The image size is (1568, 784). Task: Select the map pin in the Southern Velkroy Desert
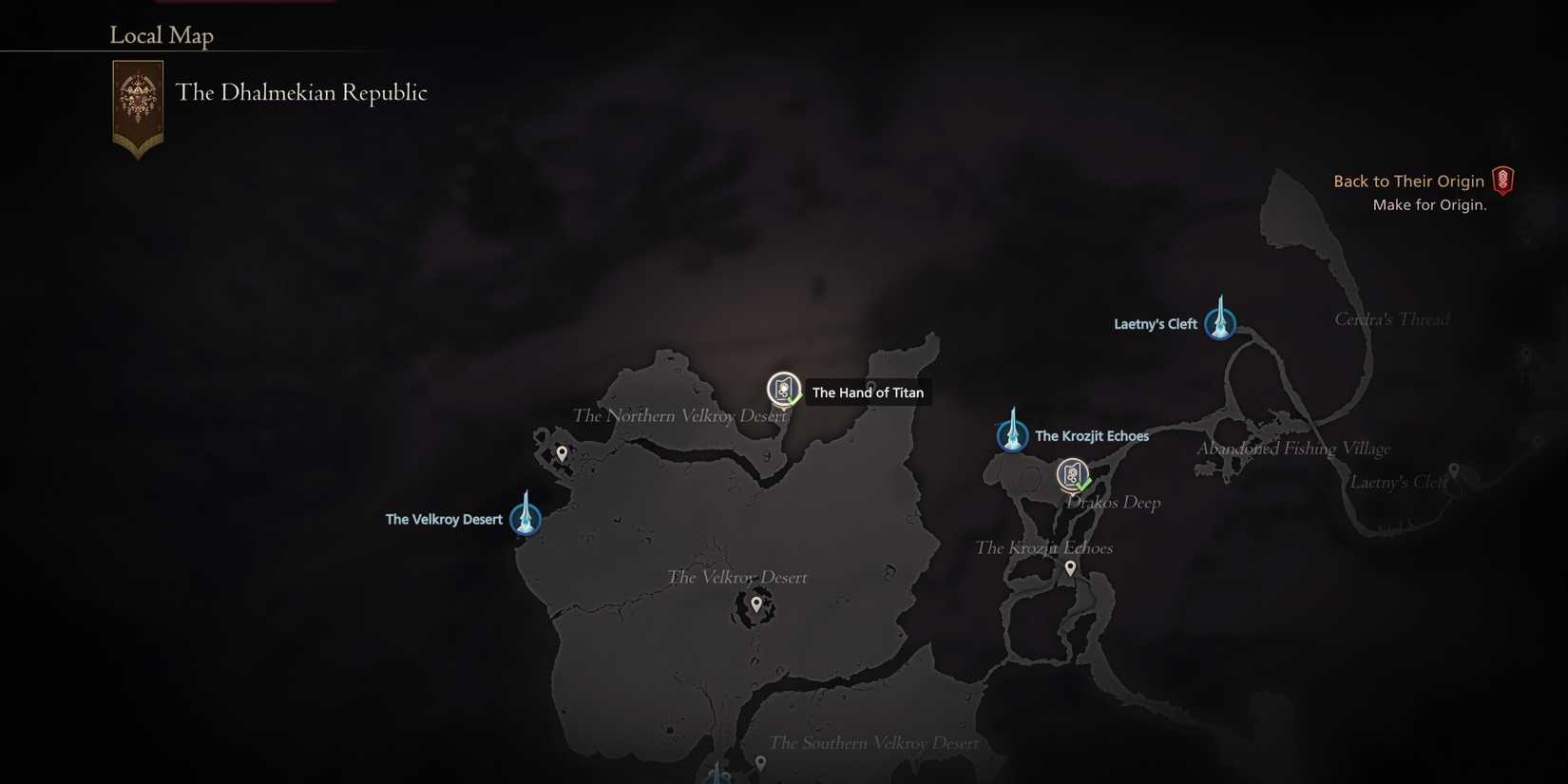[760, 760]
